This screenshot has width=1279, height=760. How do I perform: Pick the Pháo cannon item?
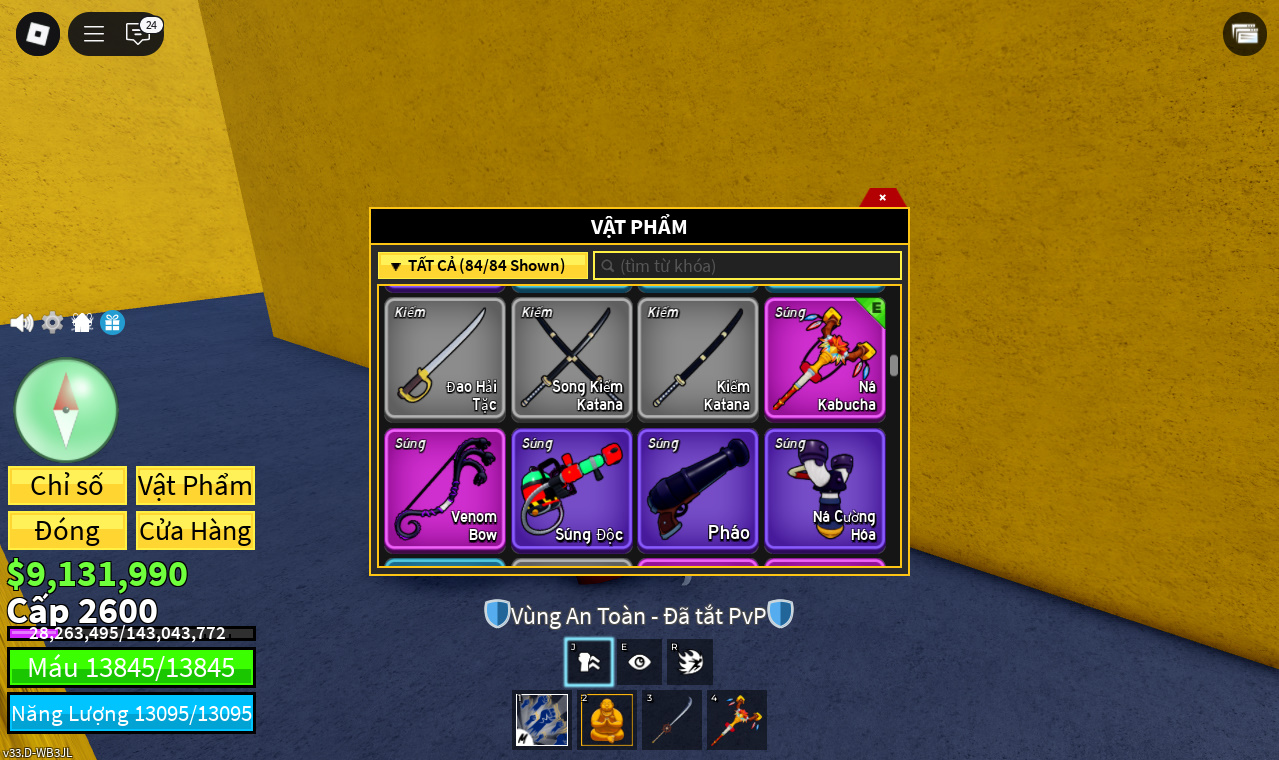tap(698, 489)
